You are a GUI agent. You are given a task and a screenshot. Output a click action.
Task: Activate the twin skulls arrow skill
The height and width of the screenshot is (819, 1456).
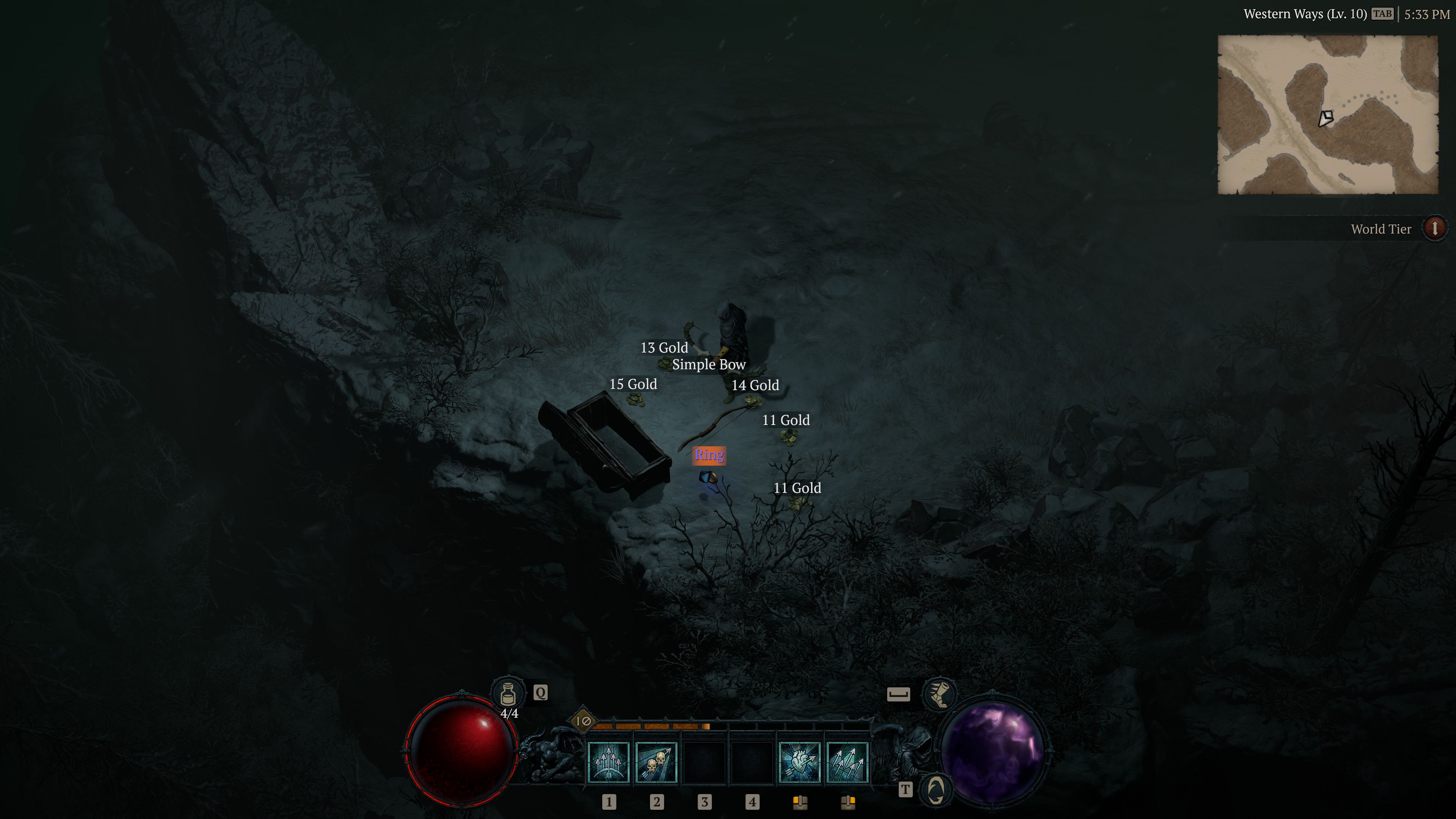point(656,762)
